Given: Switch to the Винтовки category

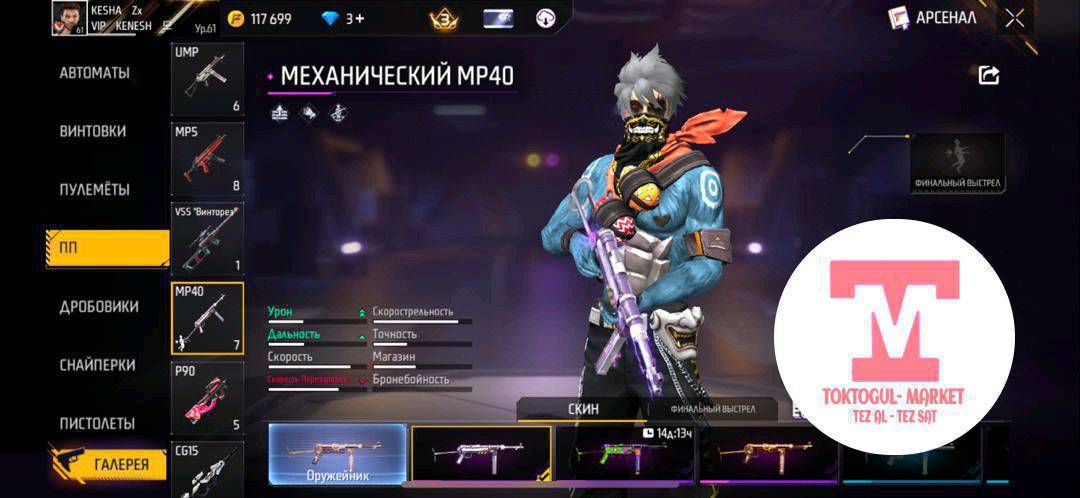Looking at the screenshot, I should click(x=92, y=131).
